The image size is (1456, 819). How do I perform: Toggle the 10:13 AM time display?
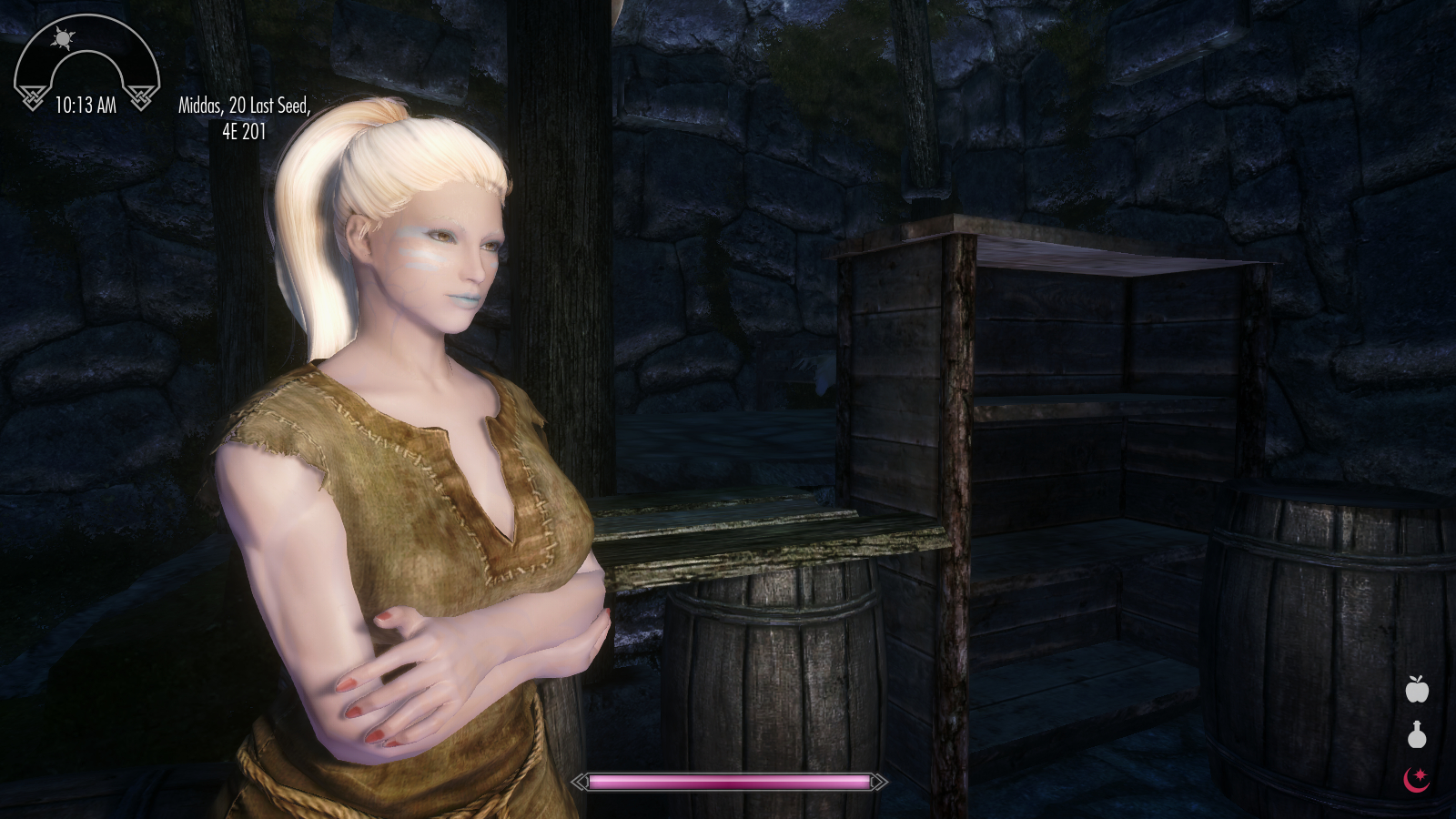86,104
